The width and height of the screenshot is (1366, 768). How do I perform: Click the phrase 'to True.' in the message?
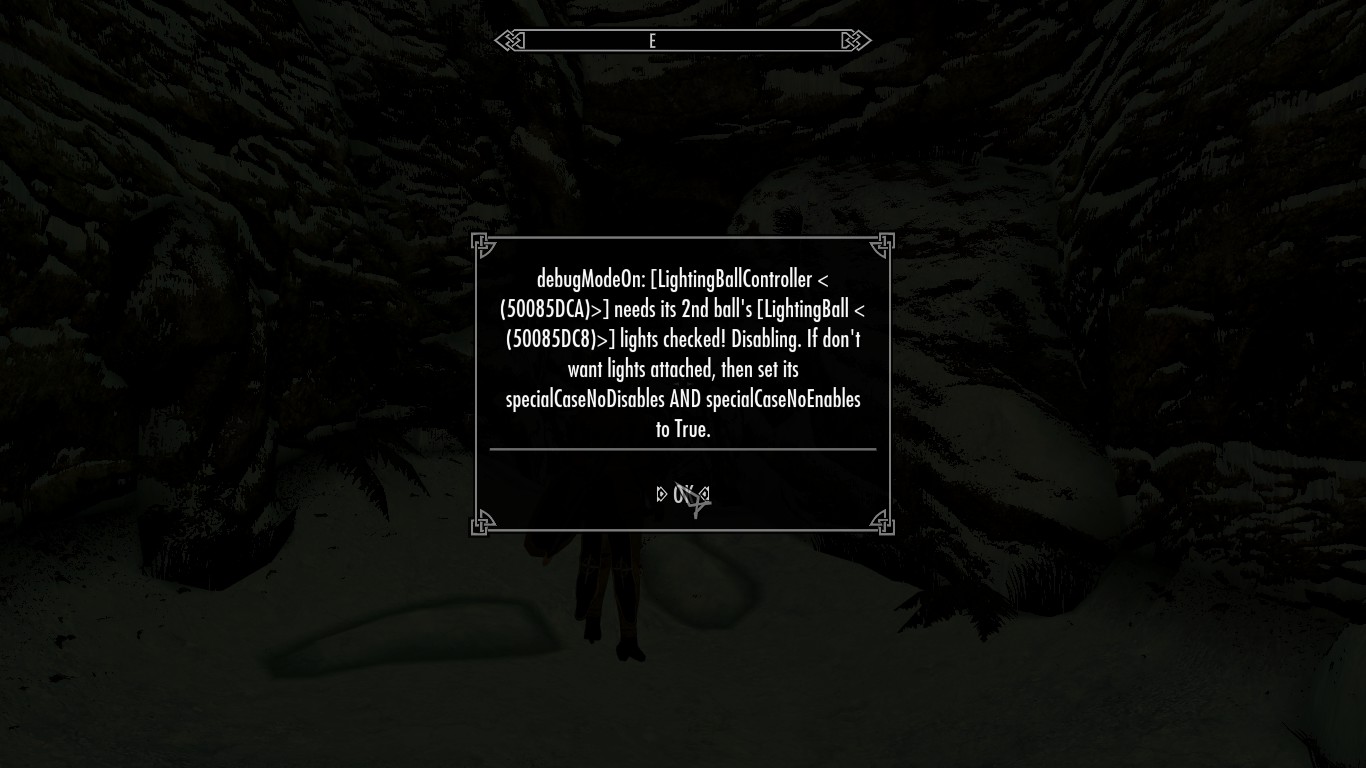point(683,429)
